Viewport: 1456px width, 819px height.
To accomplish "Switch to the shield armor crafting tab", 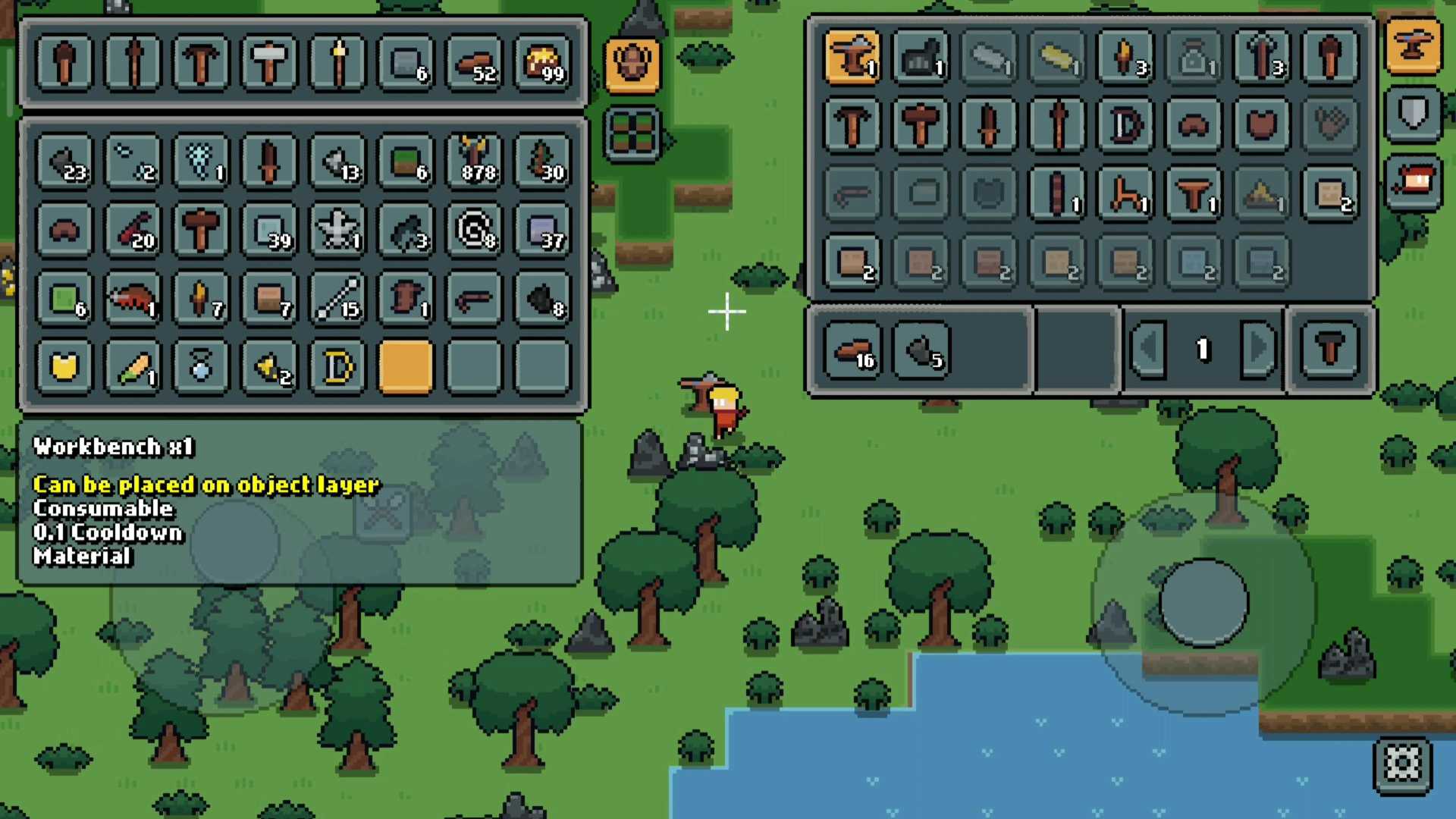I will tap(1413, 115).
